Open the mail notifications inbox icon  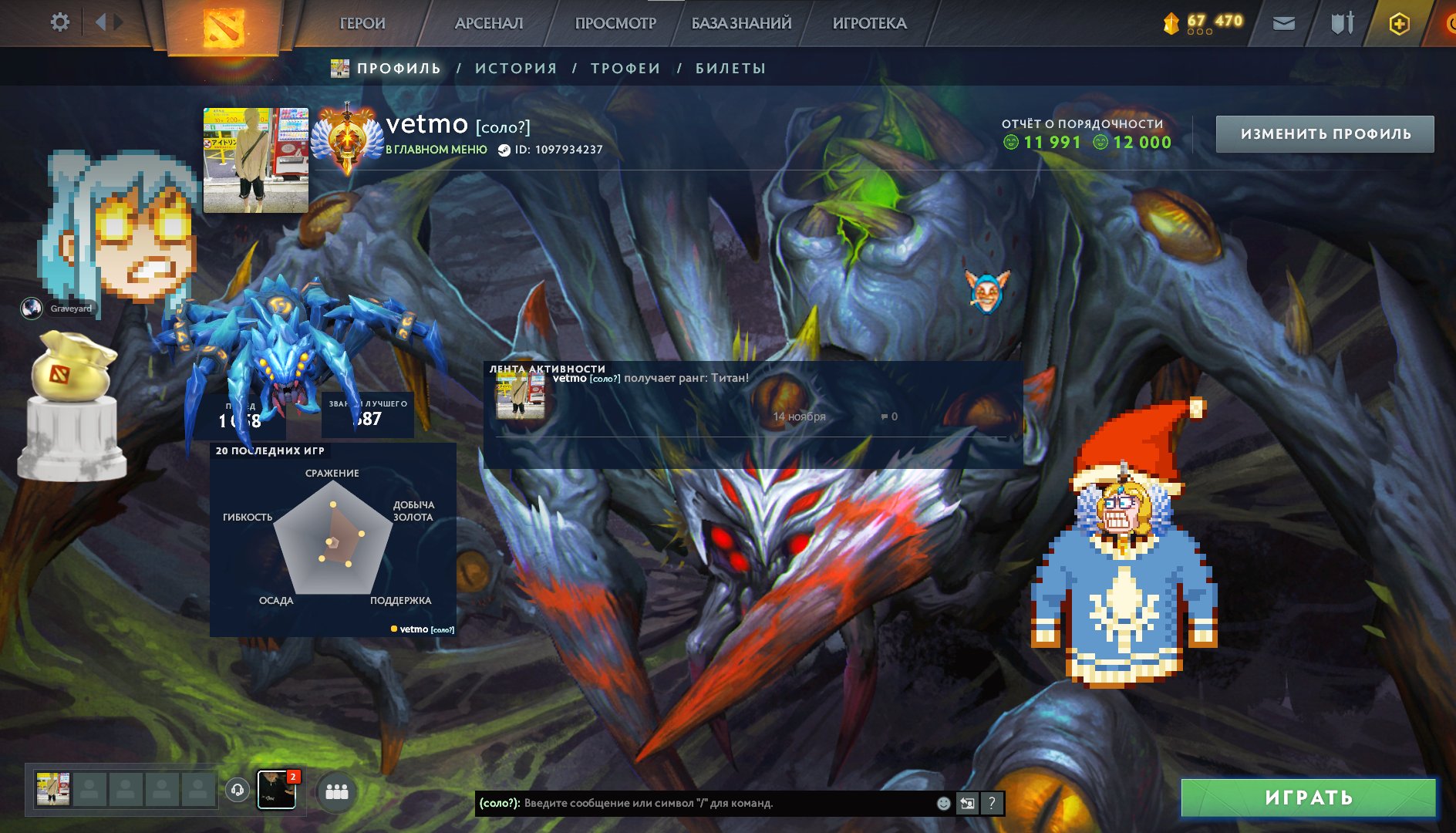pos(1283,23)
